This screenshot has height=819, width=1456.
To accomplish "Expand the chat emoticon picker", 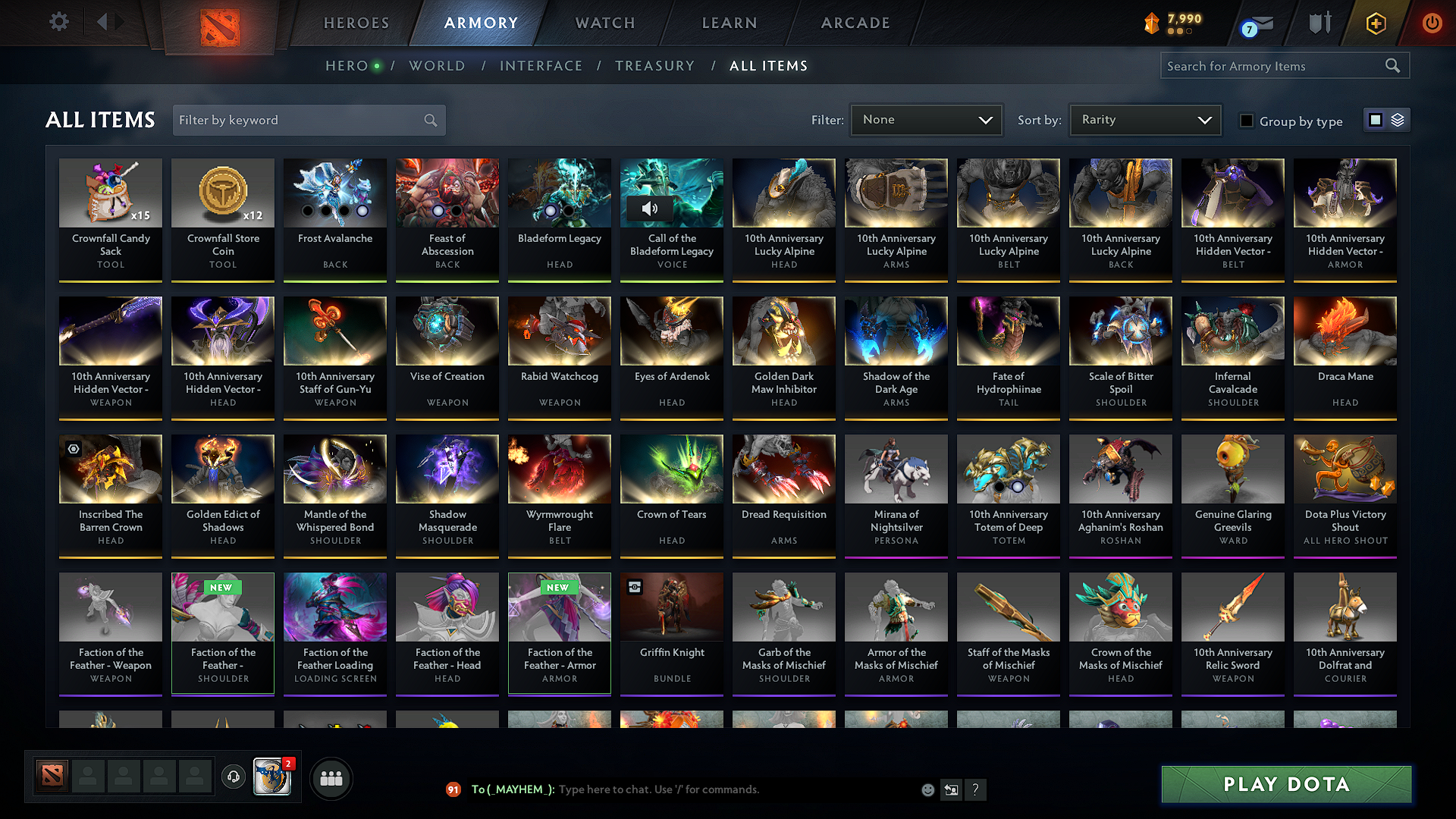I will coord(927,789).
